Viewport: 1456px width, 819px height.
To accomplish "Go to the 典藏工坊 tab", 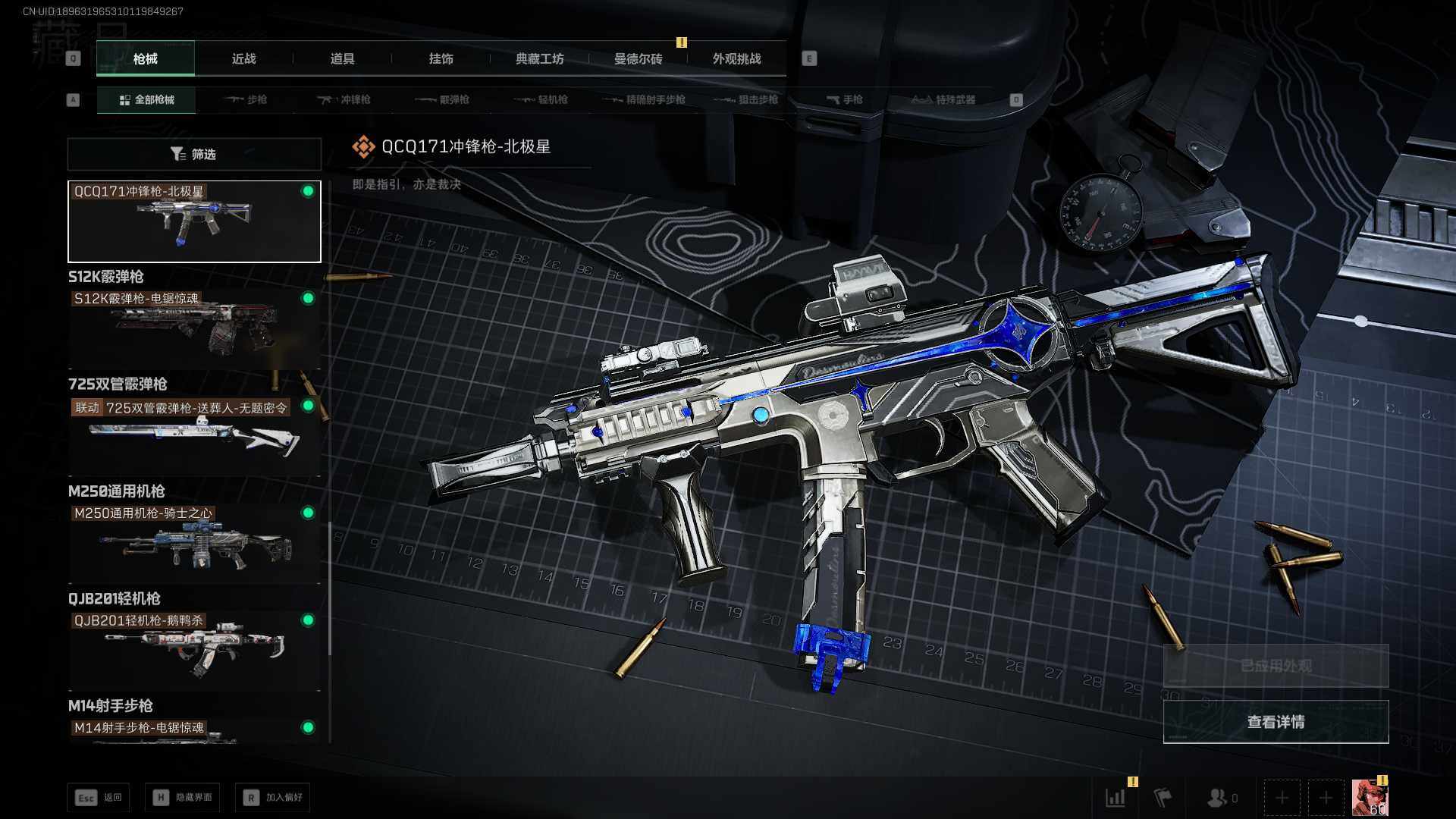I will tap(539, 59).
